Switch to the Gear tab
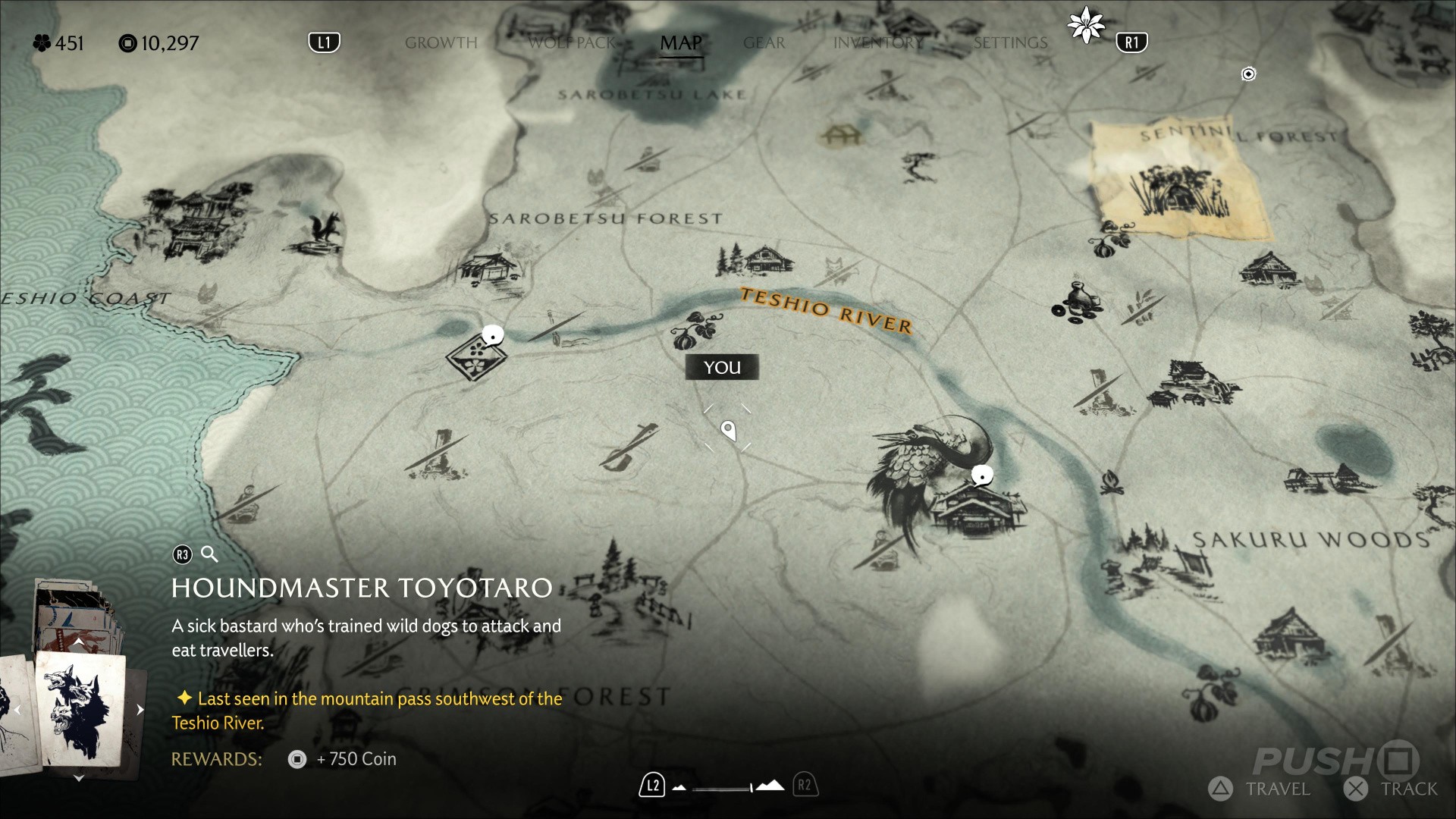 764,43
